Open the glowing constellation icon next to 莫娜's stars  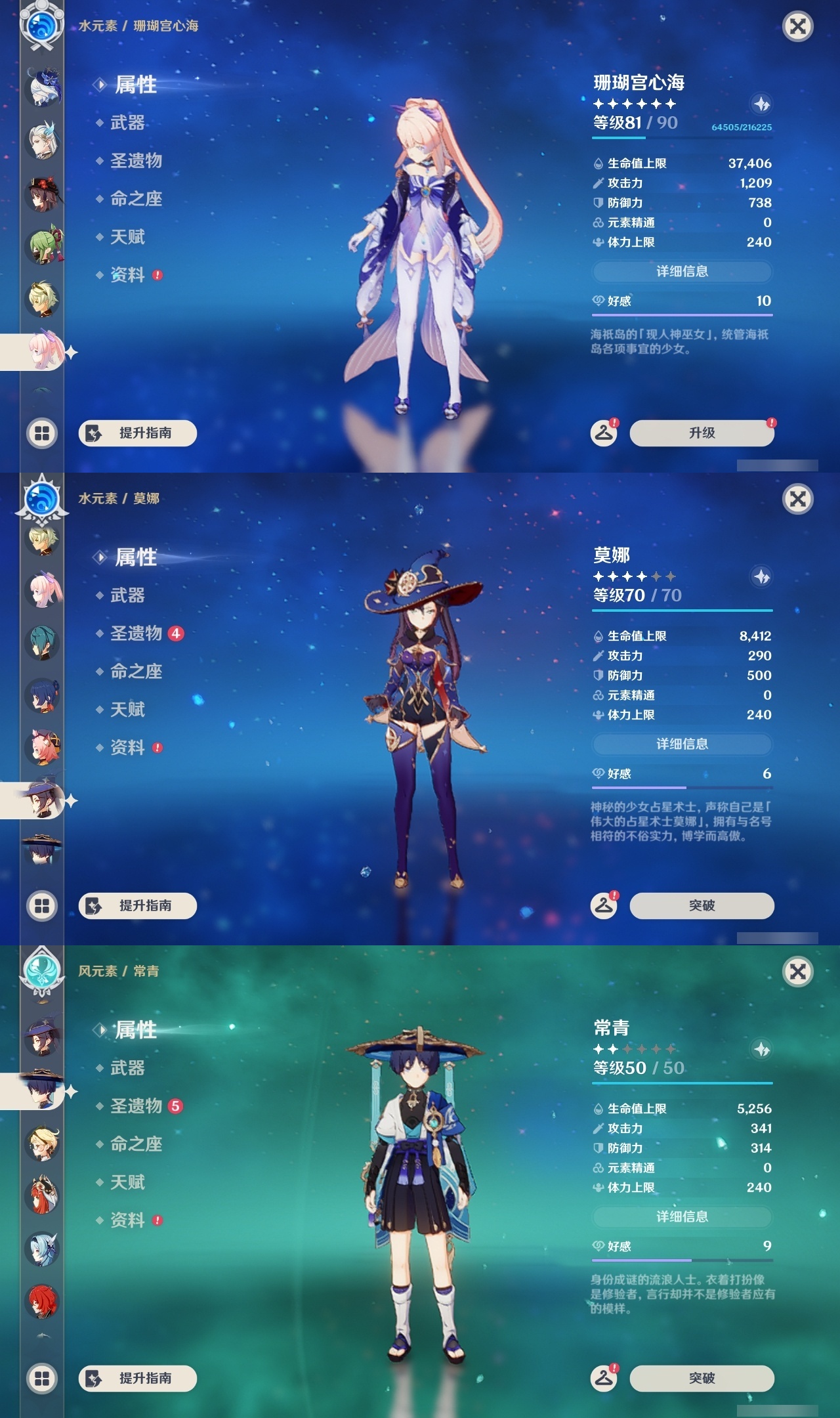click(x=761, y=576)
